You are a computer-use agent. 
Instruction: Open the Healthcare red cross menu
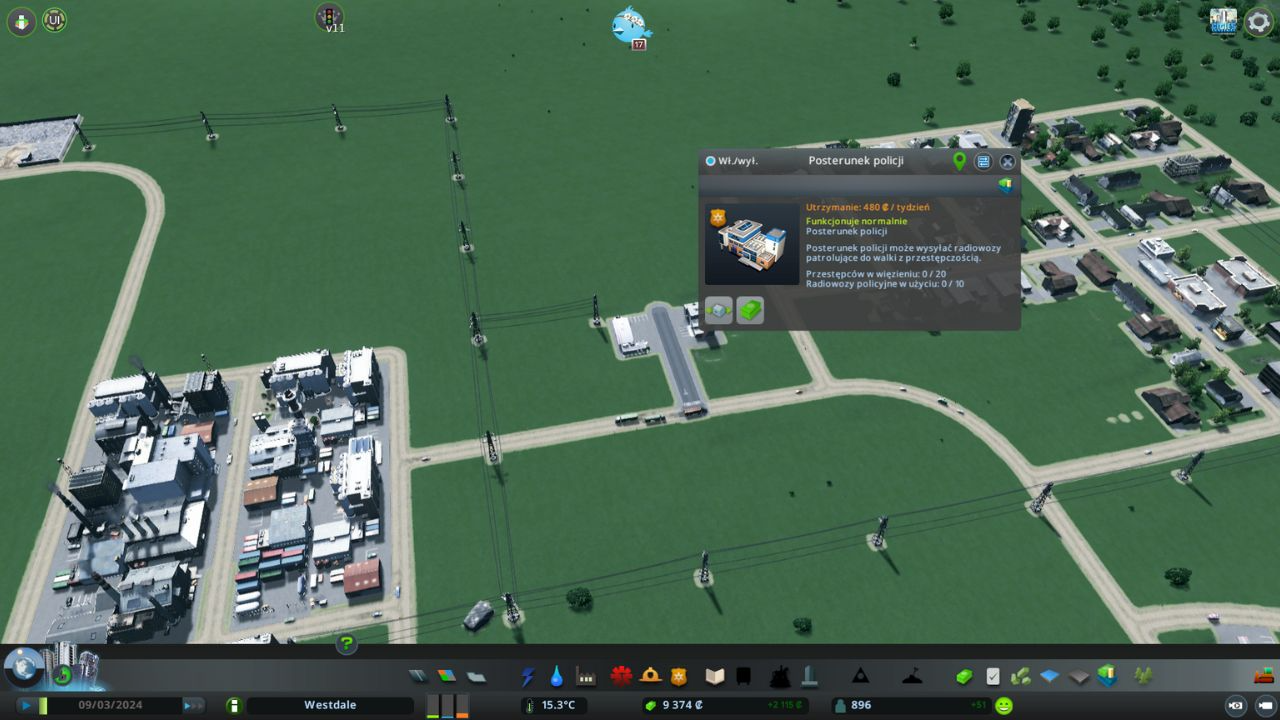[x=622, y=677]
